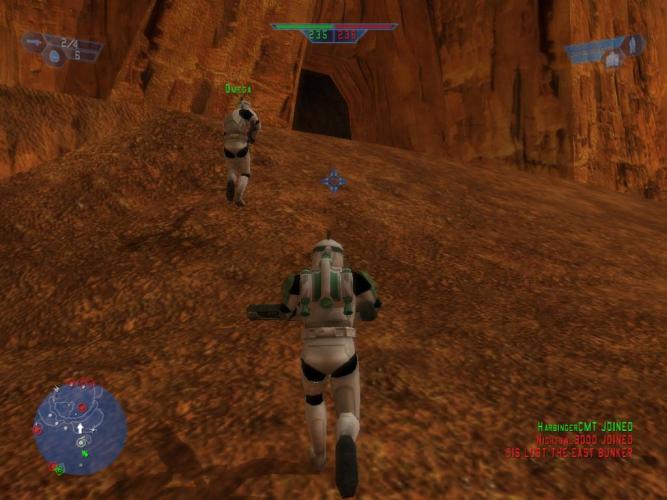Click the HarbingerCMT joined chat message
Viewport: 667px width, 500px height.
[584, 426]
